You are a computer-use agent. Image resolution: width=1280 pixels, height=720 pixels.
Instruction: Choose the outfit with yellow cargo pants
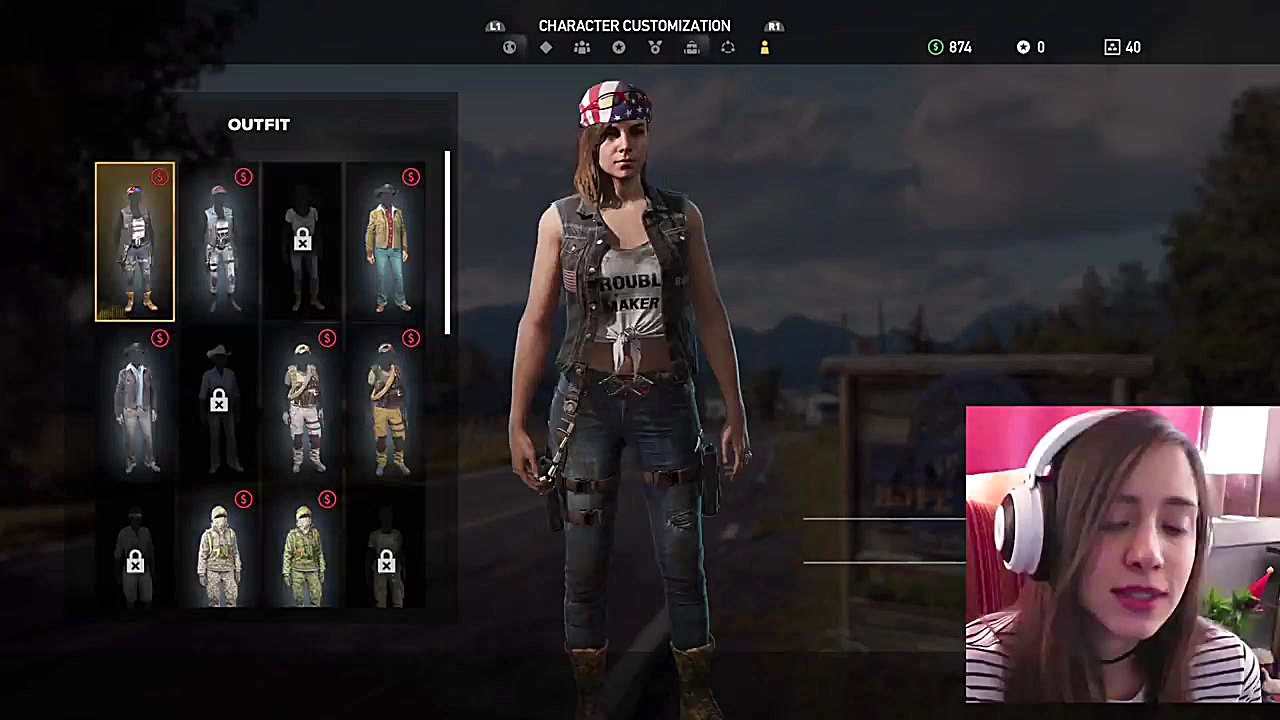[x=386, y=405]
